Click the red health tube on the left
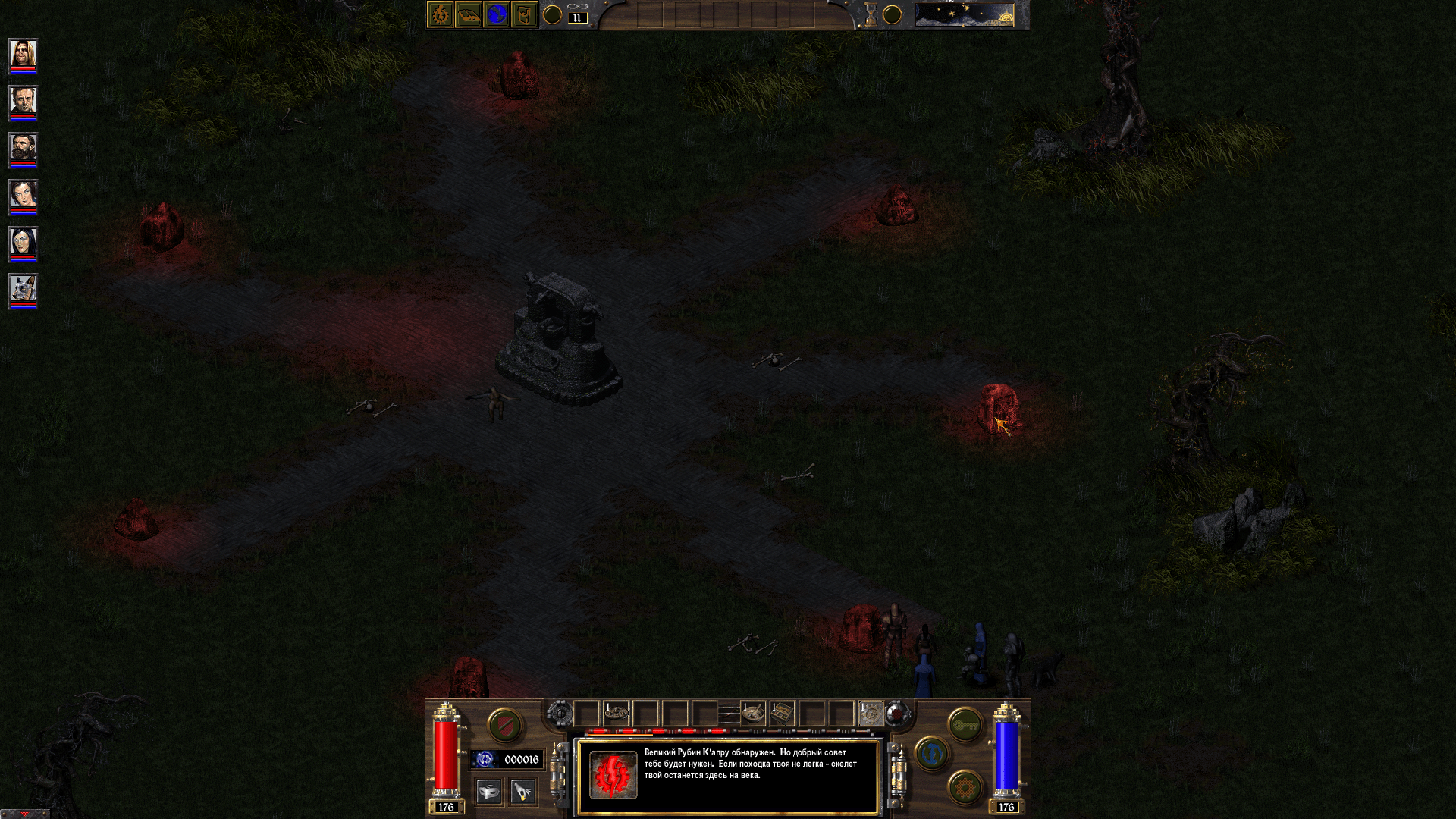 point(445,755)
